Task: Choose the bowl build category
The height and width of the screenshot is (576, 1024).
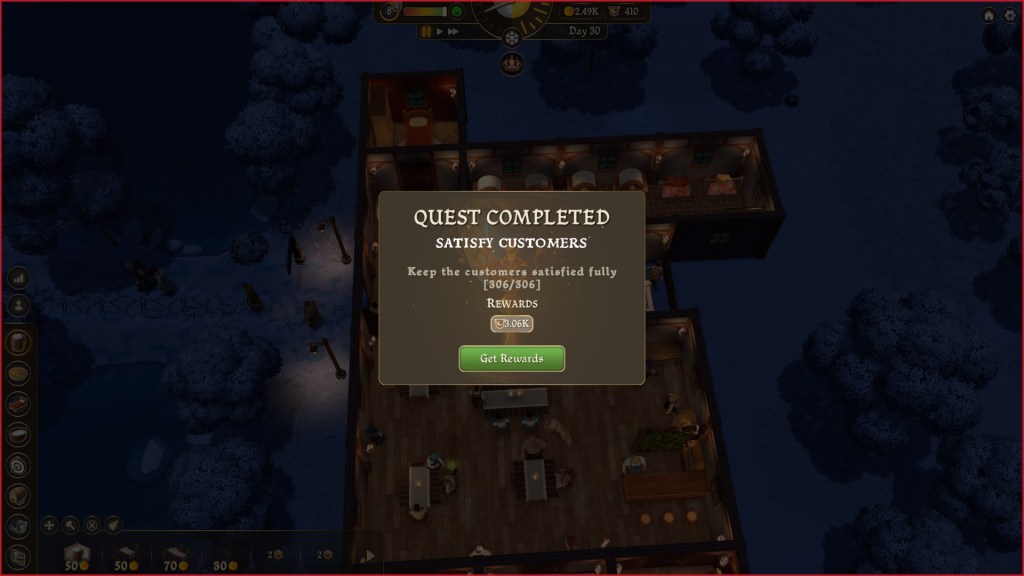Action: pos(18,434)
